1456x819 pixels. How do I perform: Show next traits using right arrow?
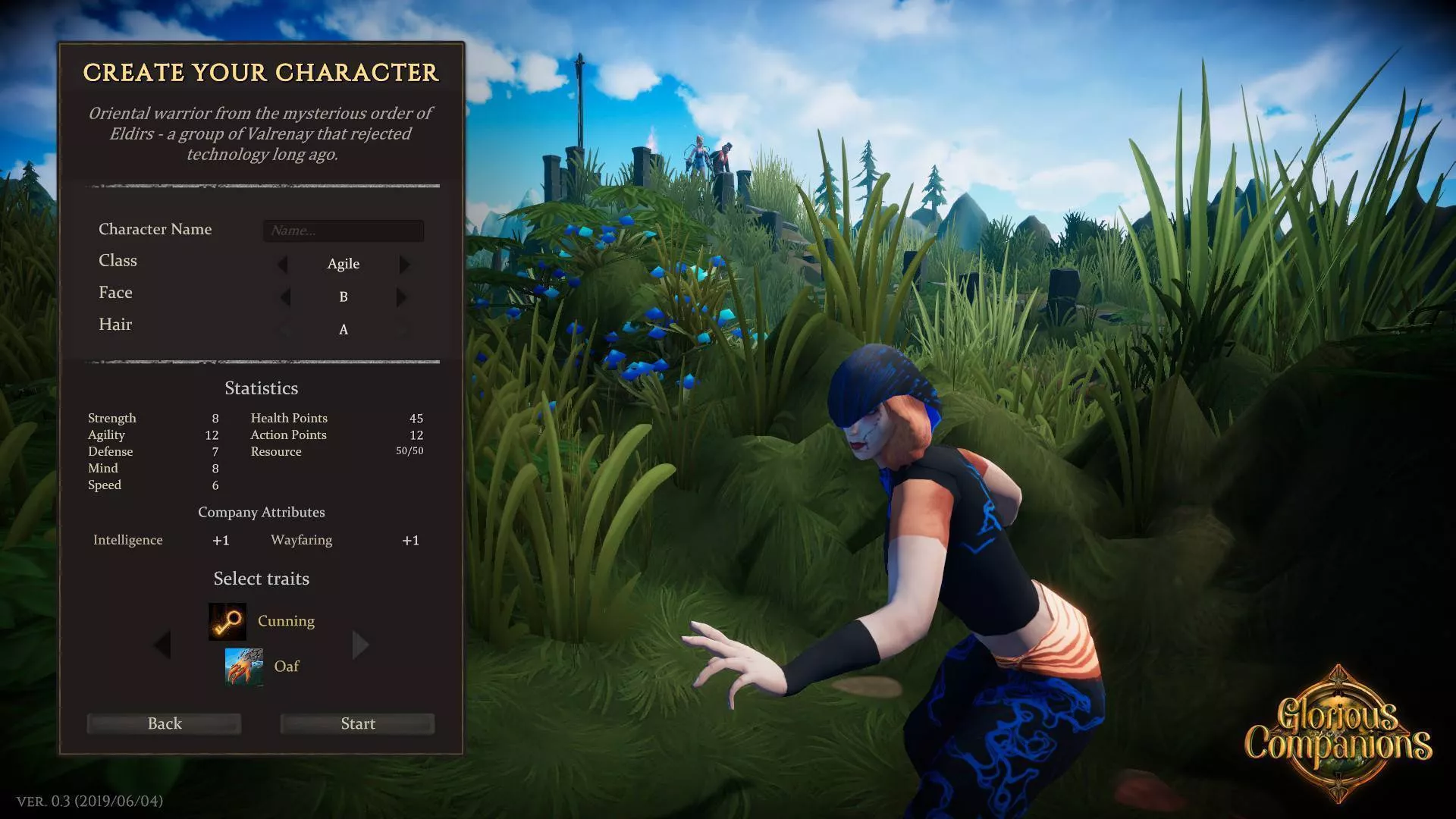[x=360, y=645]
